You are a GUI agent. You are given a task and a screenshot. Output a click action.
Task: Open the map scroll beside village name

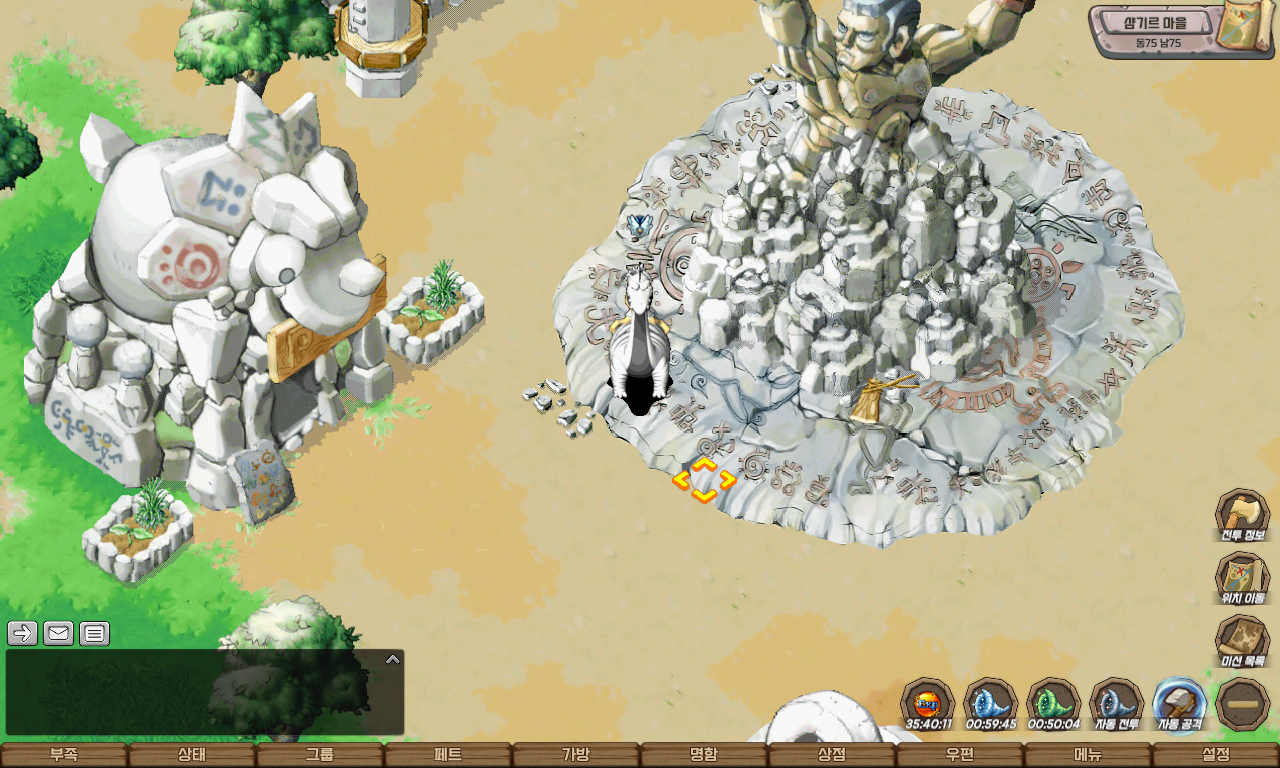pos(1245,28)
